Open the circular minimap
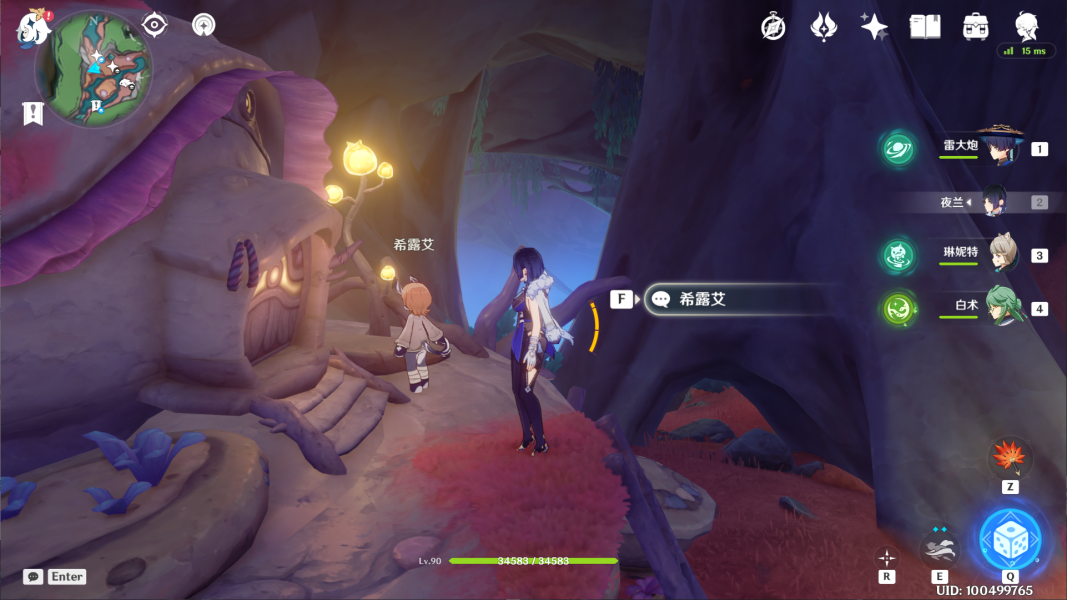Viewport: 1067px width, 600px height. (94, 68)
